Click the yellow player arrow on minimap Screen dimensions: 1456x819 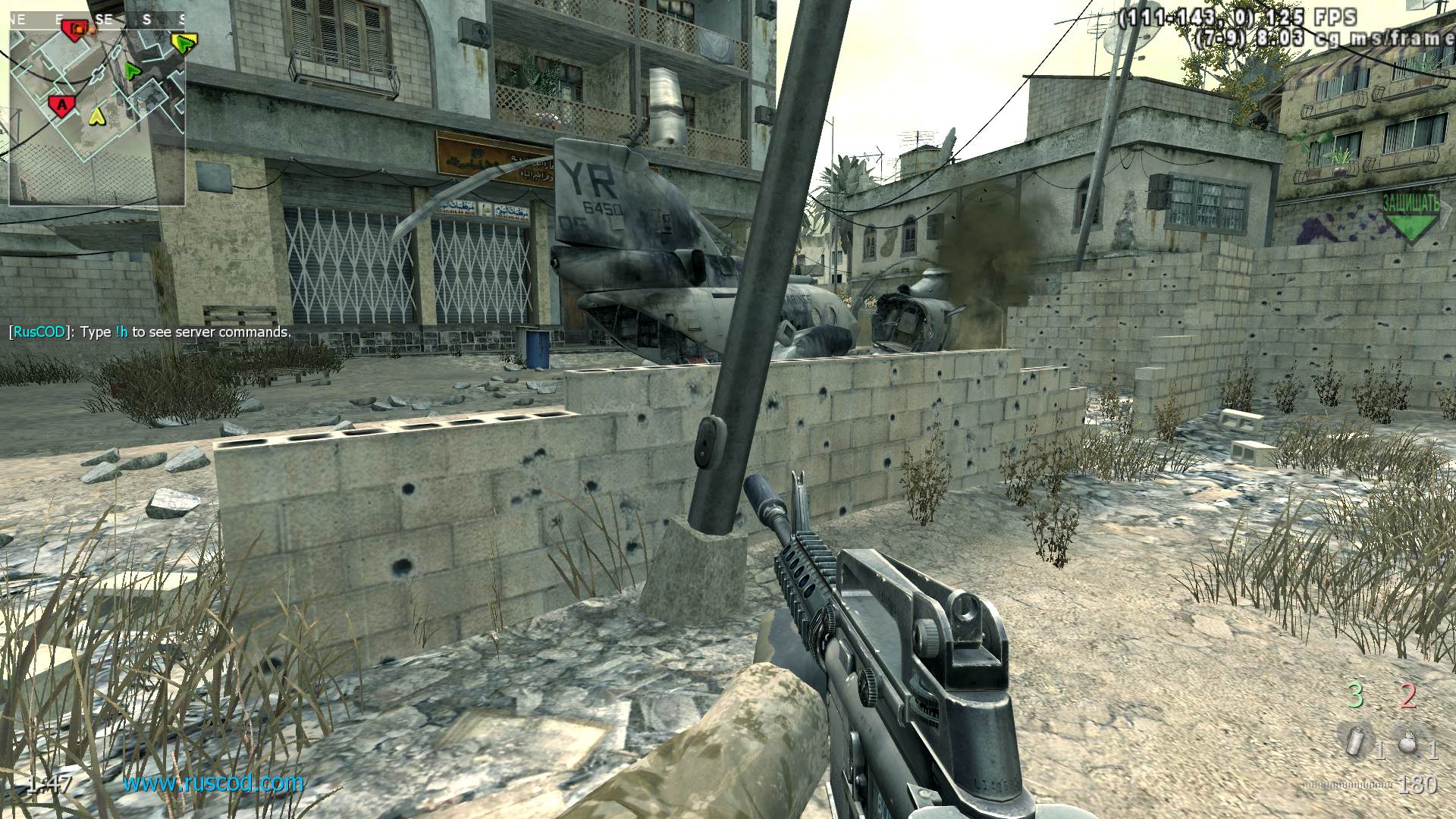click(96, 116)
